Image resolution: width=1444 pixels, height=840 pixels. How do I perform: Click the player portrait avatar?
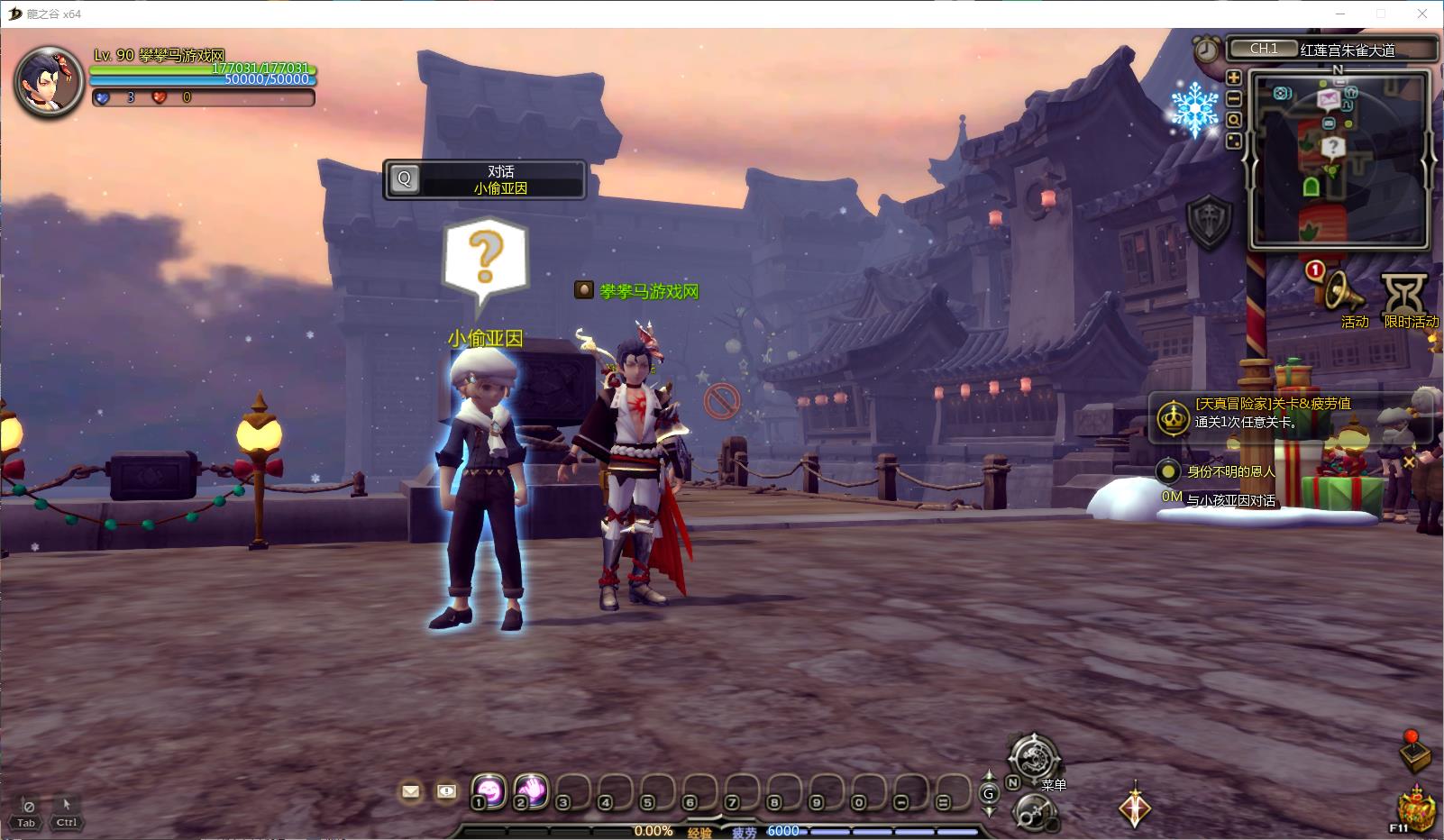[x=49, y=81]
